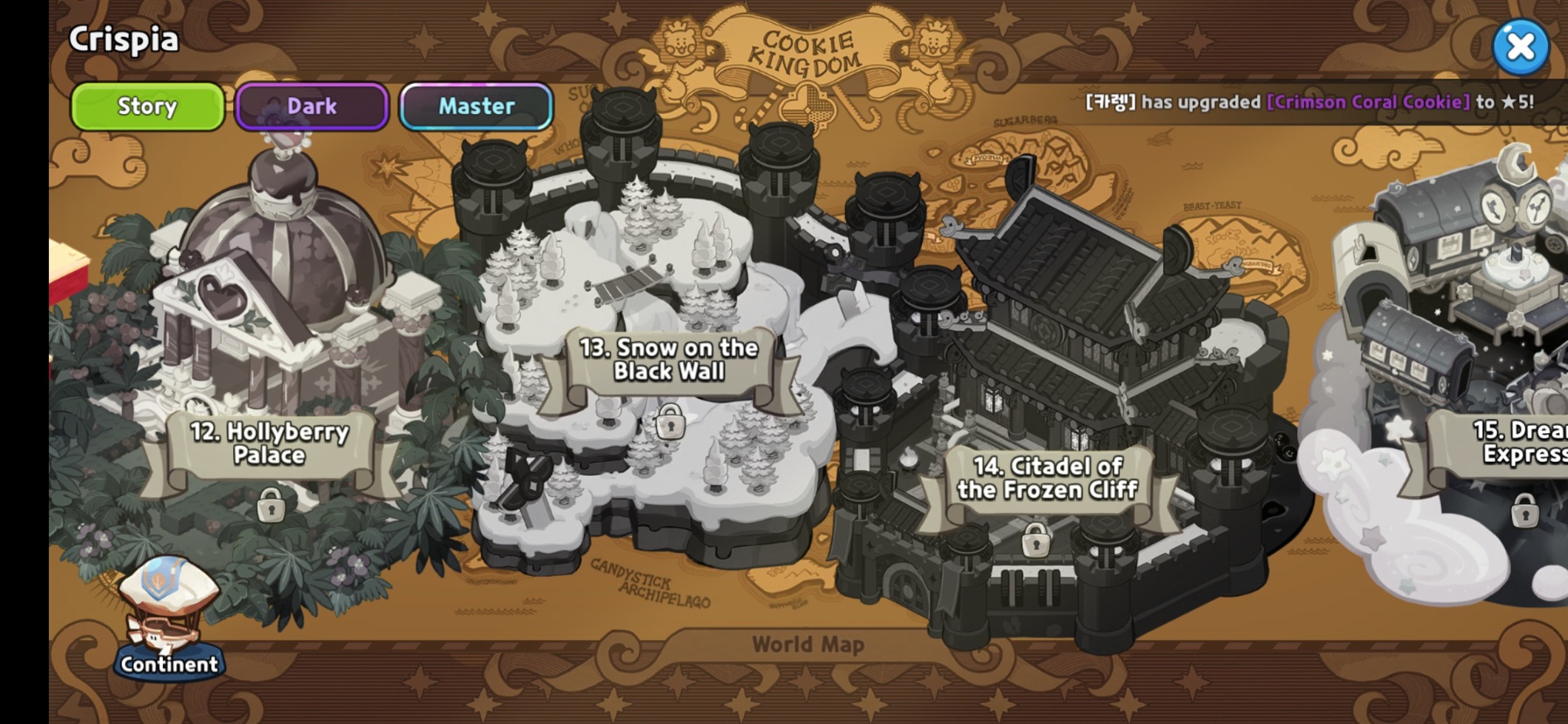Select stage 13 Snow on the Black Wall
The width and height of the screenshot is (1568, 724).
[x=669, y=360]
